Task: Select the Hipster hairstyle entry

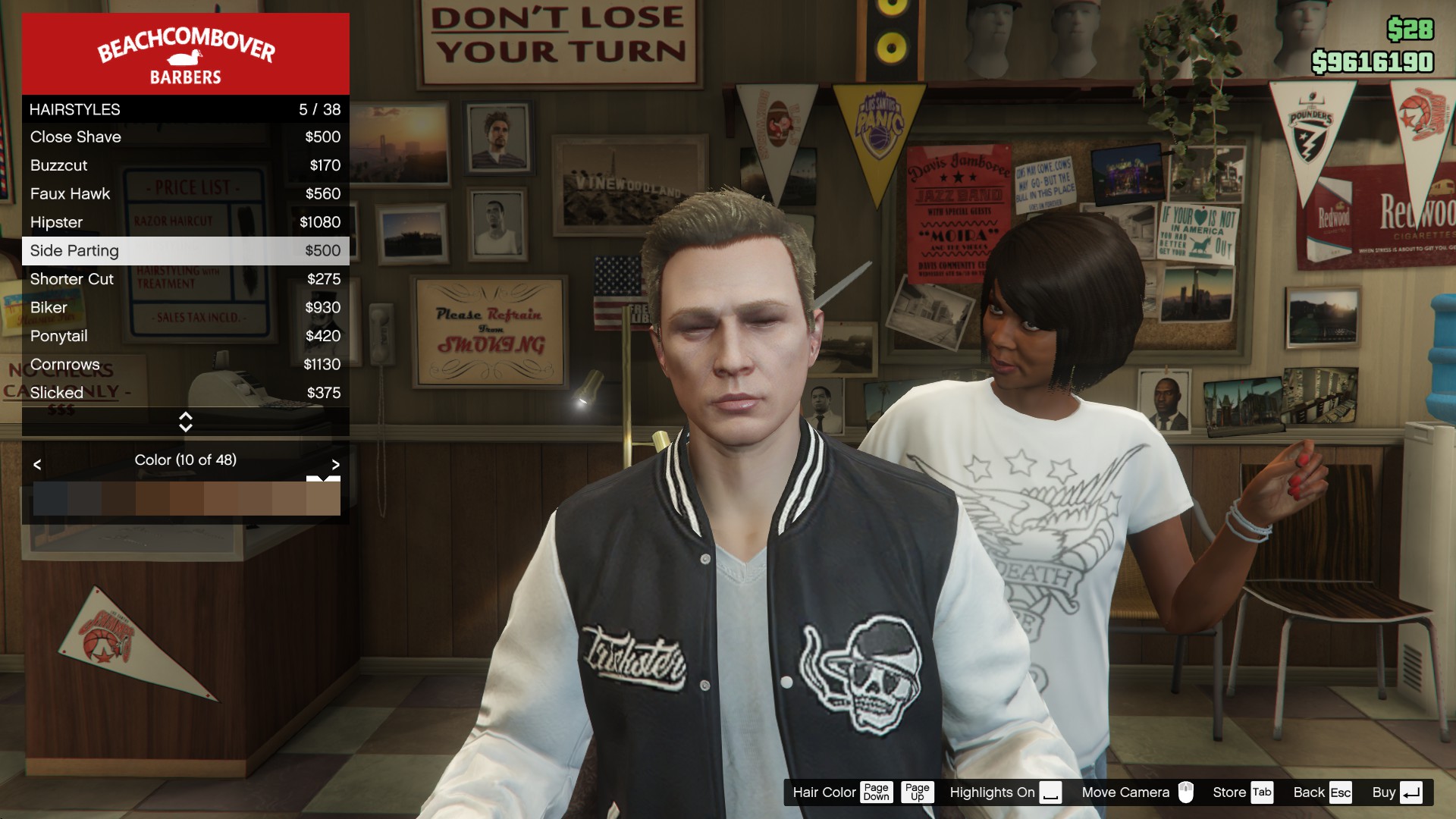Action: pos(185,222)
